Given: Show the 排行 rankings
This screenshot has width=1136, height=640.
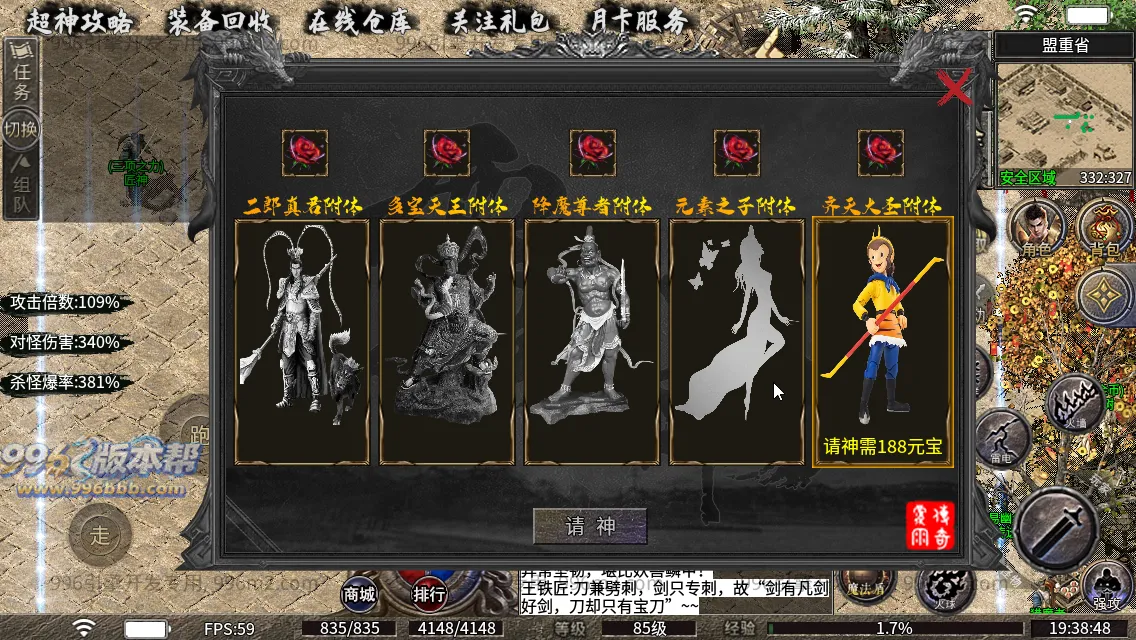Looking at the screenshot, I should (x=429, y=594).
